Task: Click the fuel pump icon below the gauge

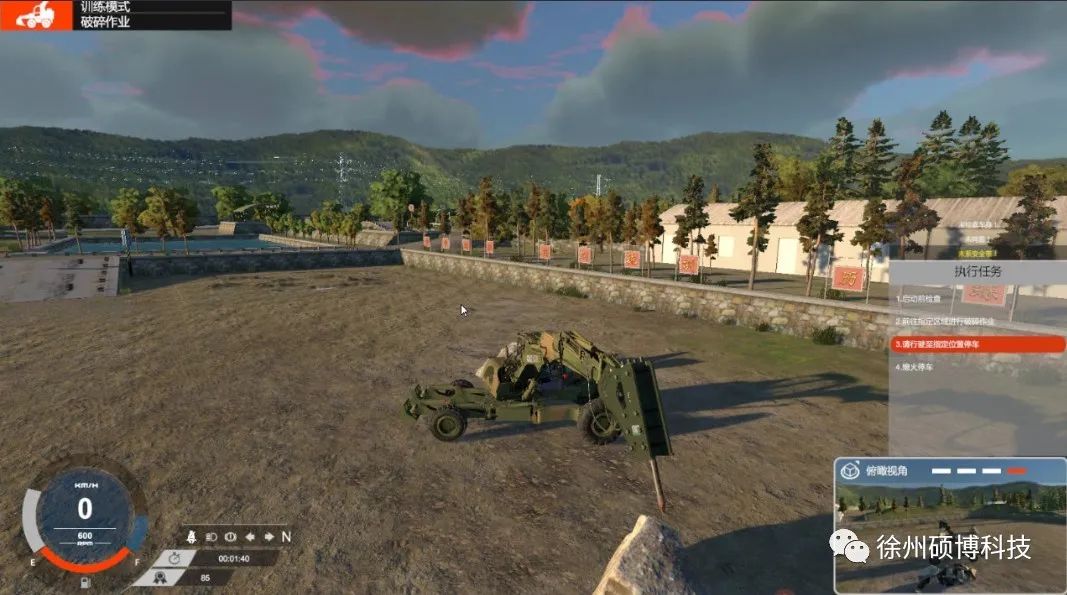Action: pos(85,581)
